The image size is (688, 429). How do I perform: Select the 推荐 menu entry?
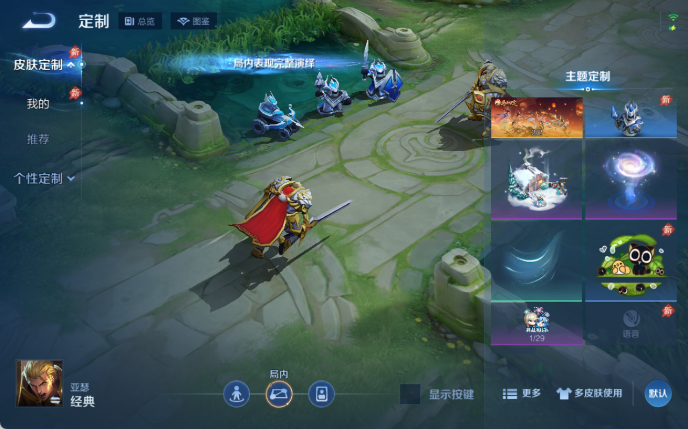click(38, 139)
